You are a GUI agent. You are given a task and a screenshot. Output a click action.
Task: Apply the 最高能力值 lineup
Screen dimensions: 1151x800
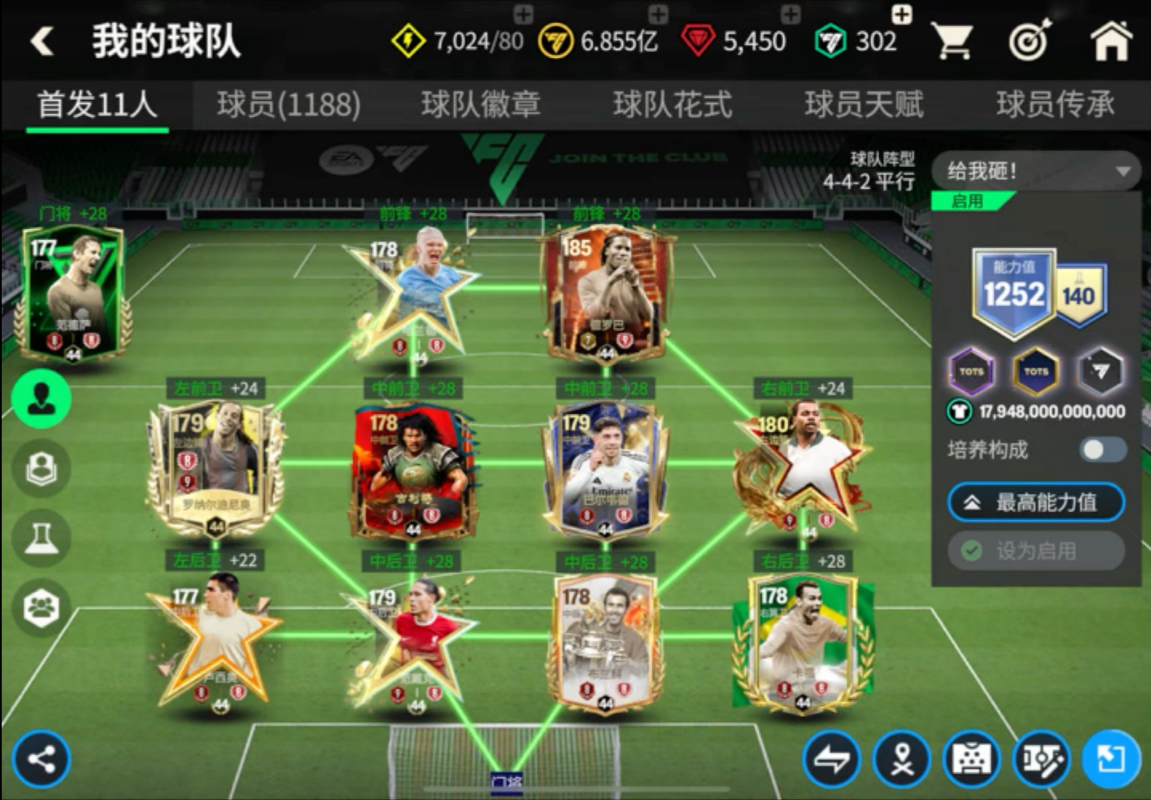[x=1036, y=503]
